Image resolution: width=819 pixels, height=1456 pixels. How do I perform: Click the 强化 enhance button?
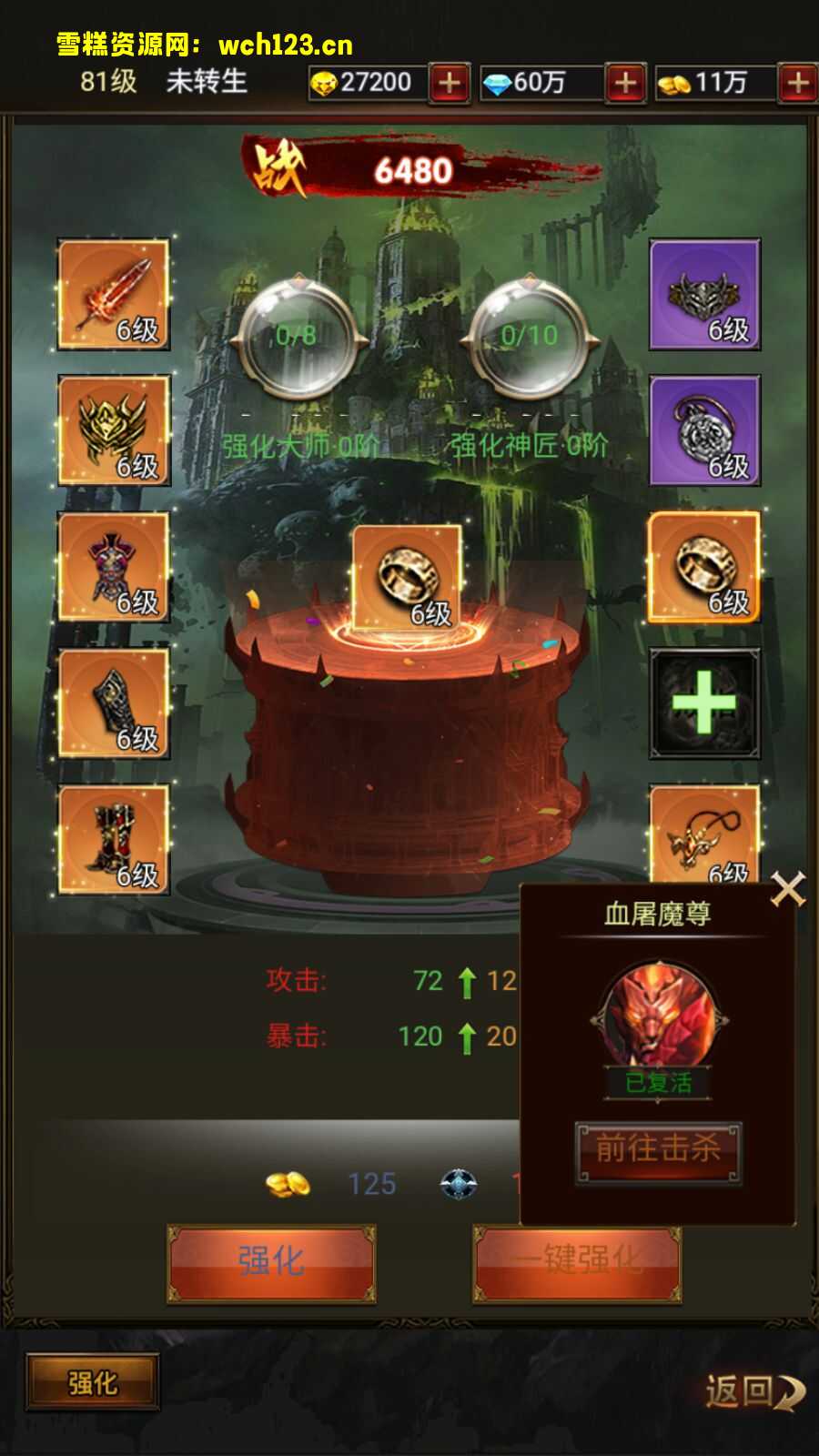point(271,1261)
